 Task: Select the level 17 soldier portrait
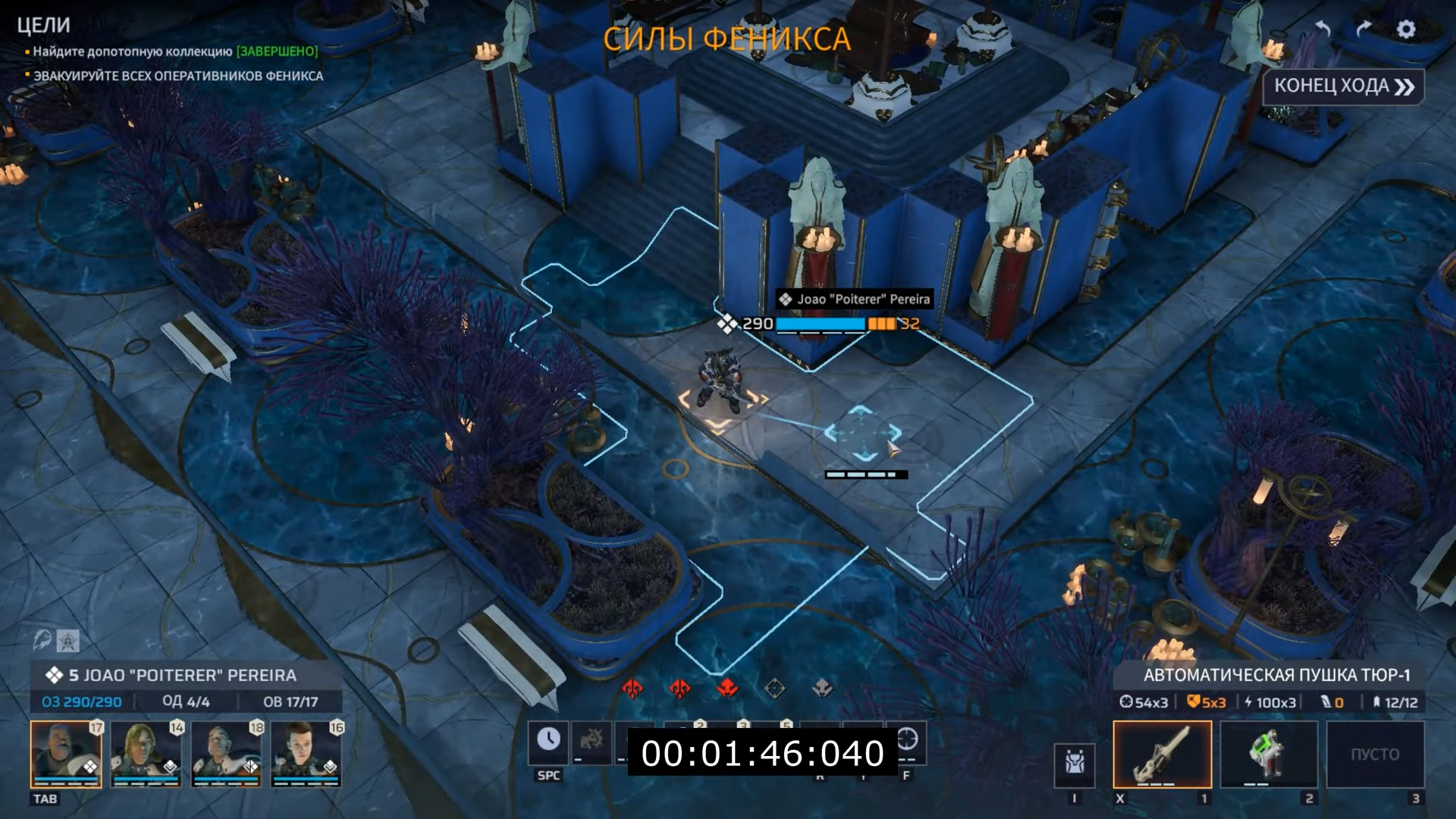[66, 754]
